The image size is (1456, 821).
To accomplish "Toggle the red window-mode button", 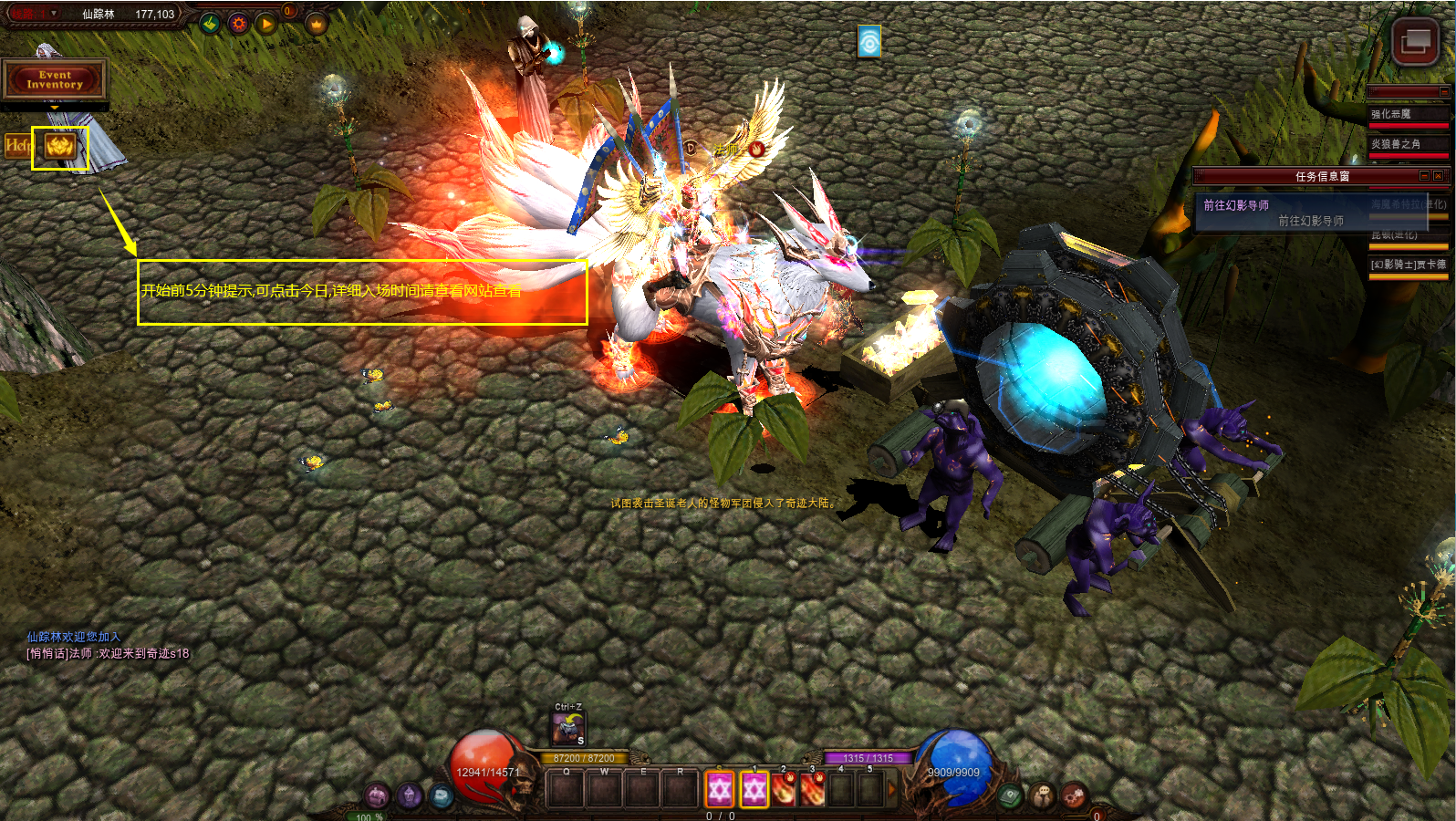I will [1415, 40].
